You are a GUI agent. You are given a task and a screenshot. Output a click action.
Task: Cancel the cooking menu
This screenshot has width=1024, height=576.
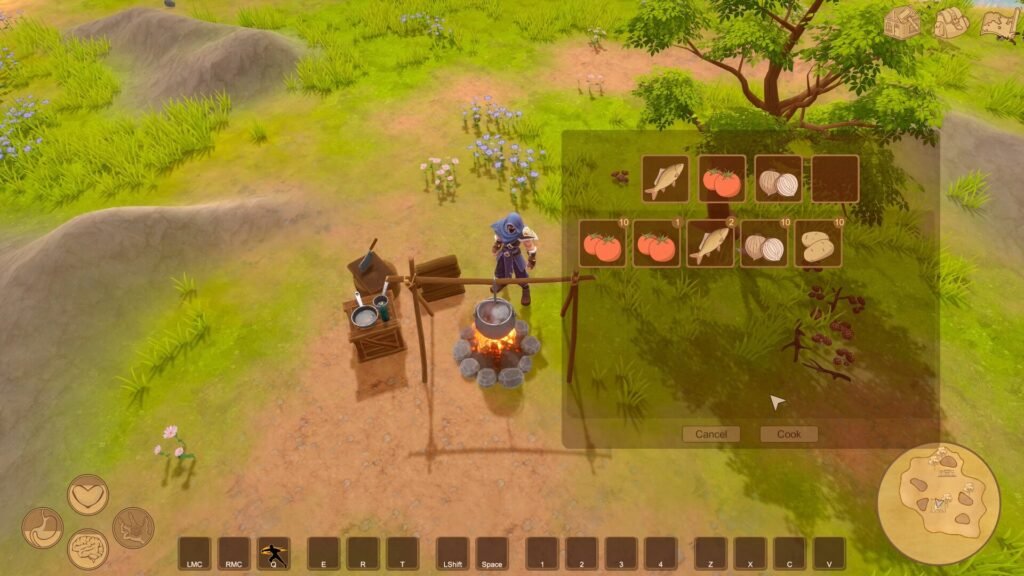pos(711,434)
